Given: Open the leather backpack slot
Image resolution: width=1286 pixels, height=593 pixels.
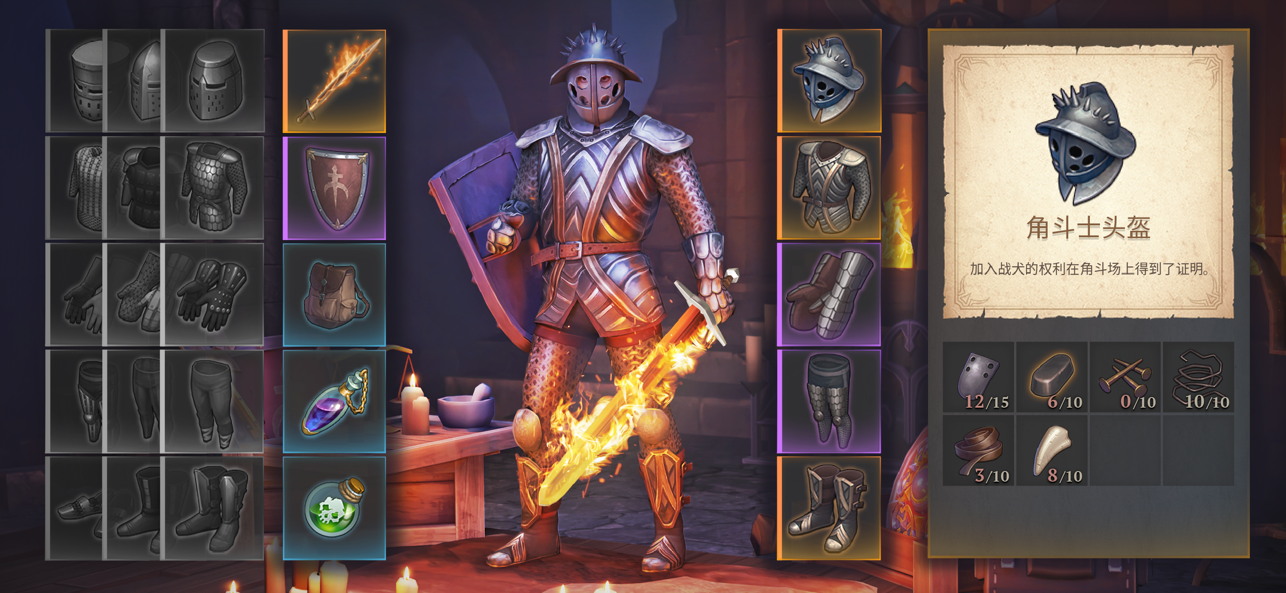Looking at the screenshot, I should click(334, 295).
